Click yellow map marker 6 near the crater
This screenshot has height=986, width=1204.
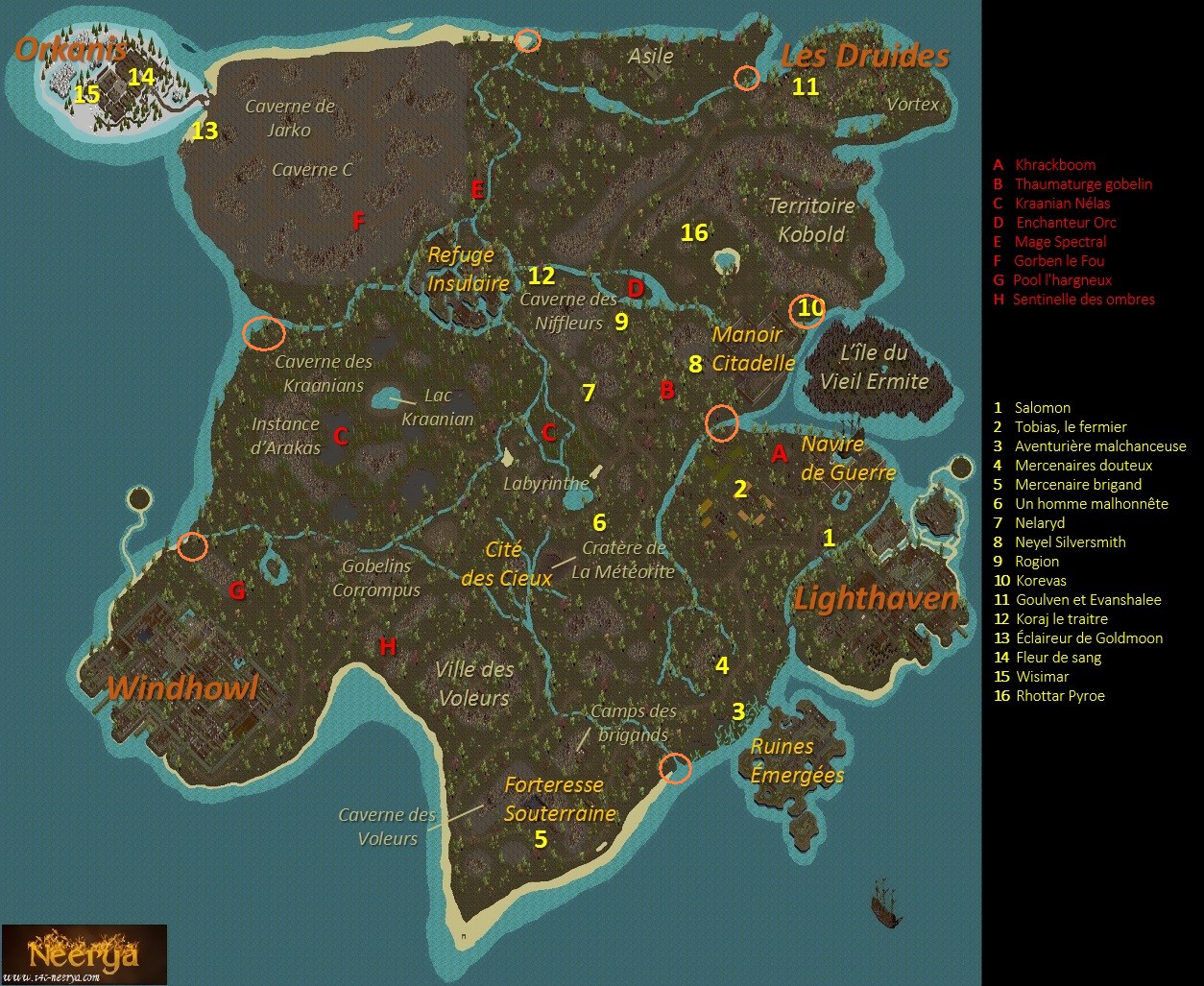[x=599, y=522]
